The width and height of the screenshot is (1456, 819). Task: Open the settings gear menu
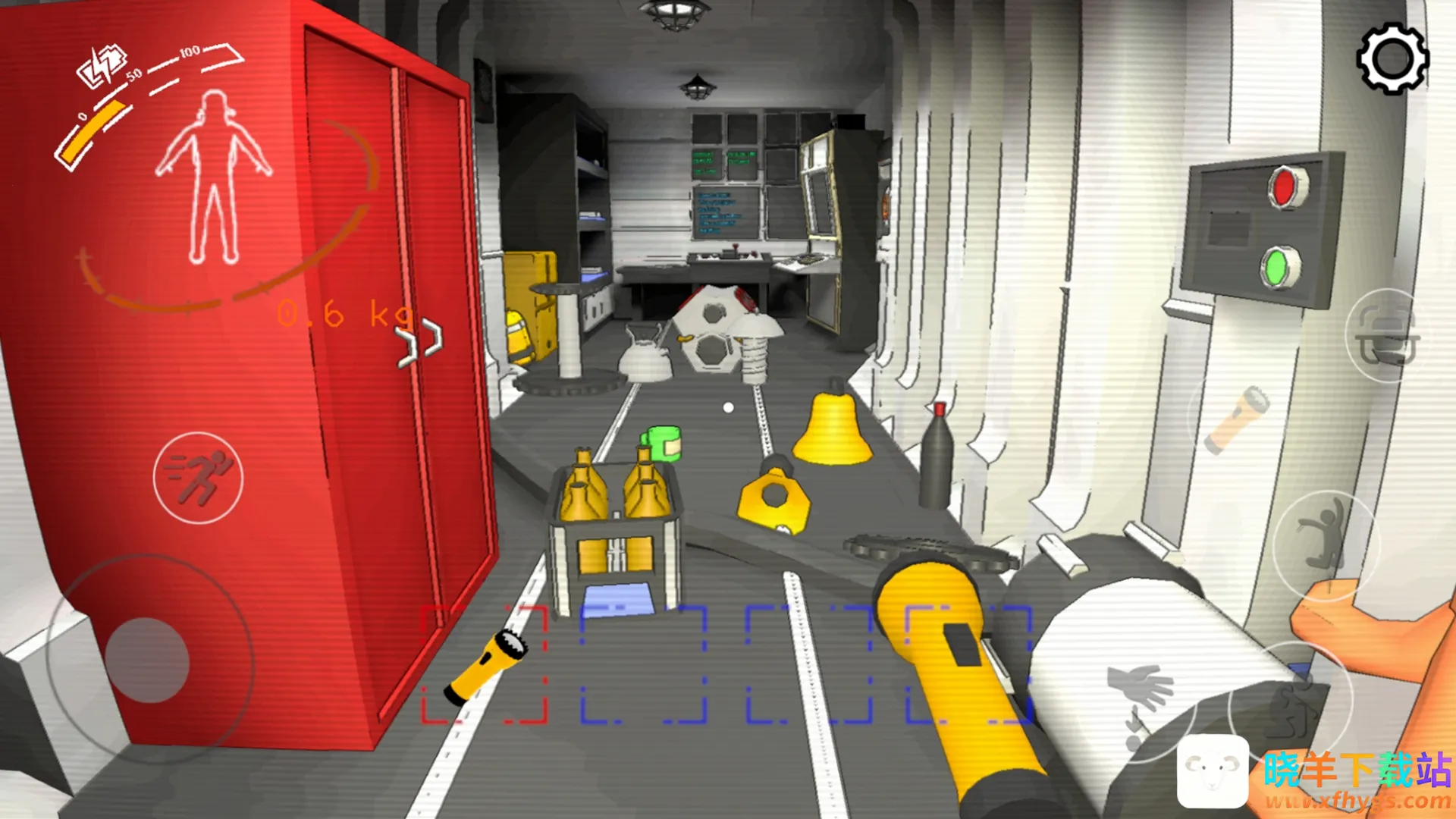click(x=1392, y=59)
